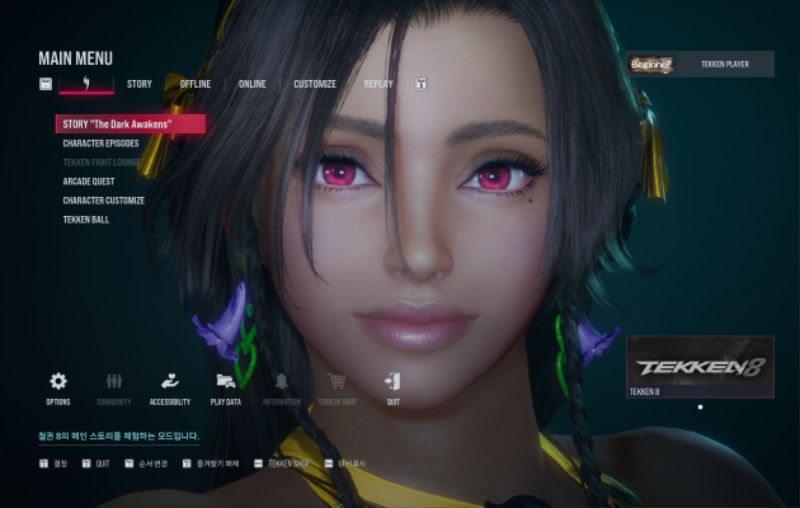Switch to the ONLINE tab
800x508 pixels.
pyautogui.click(x=252, y=84)
